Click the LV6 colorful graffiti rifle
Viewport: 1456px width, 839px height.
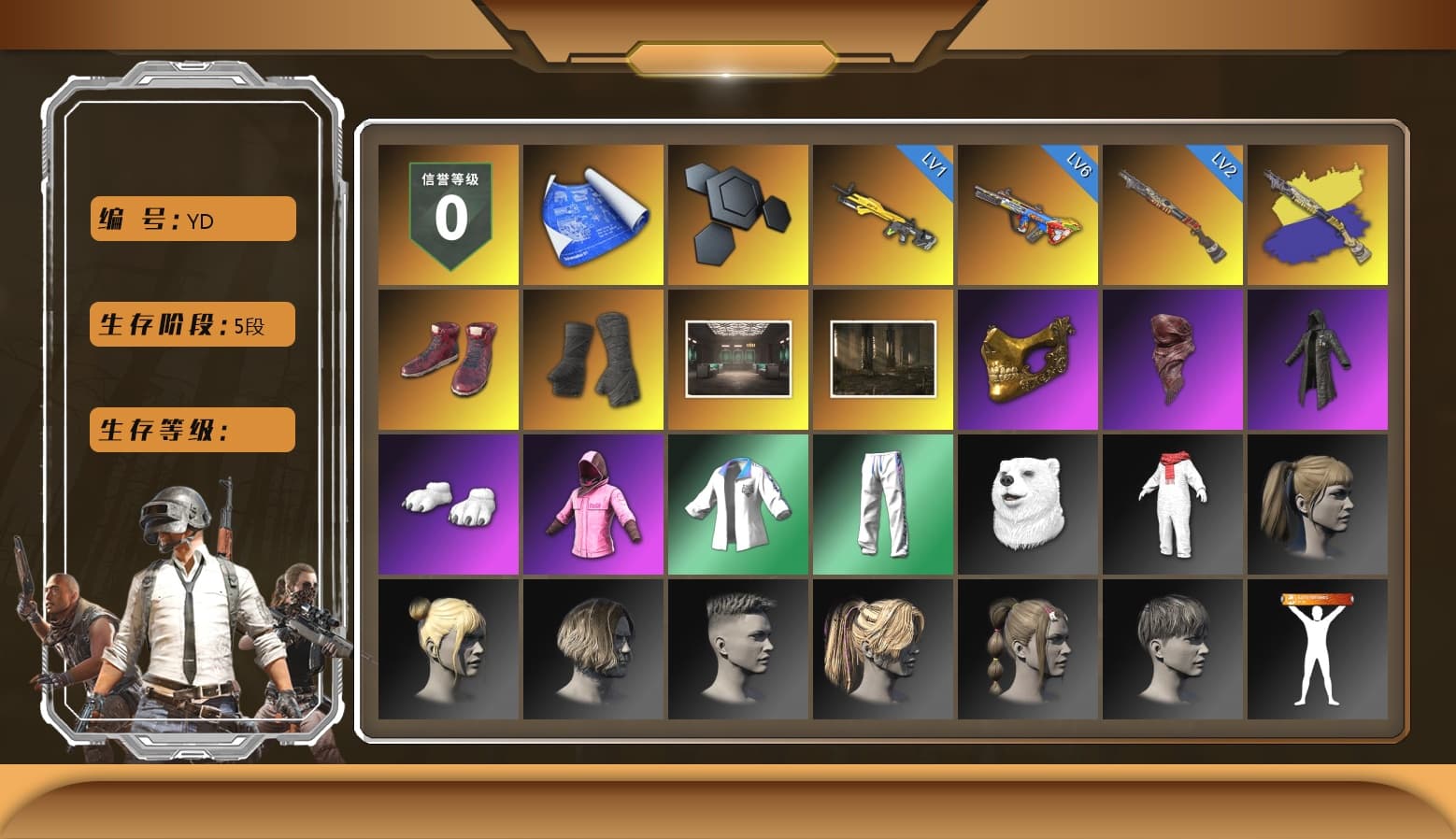(x=1028, y=213)
